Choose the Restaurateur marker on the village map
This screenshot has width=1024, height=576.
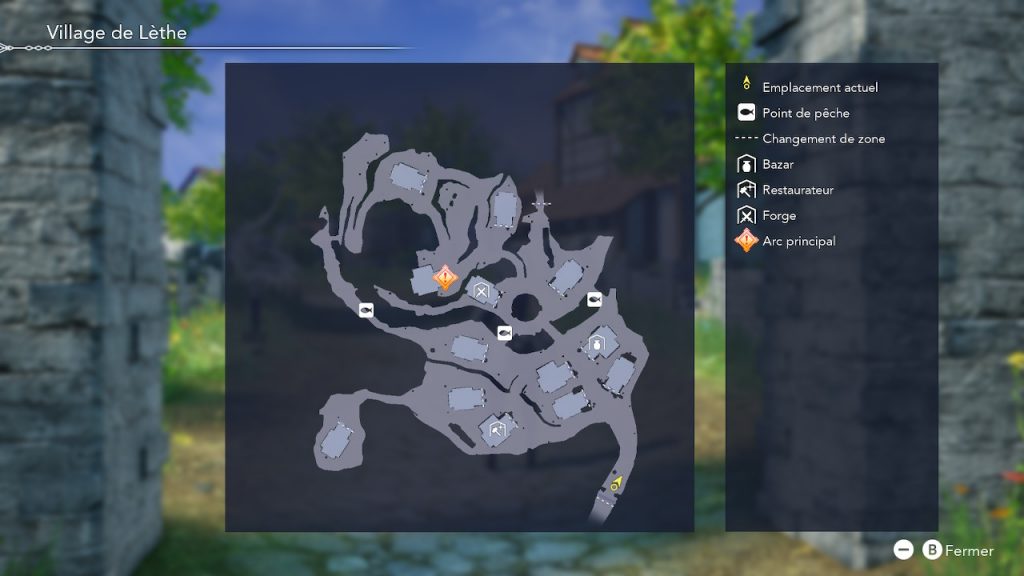tap(497, 430)
